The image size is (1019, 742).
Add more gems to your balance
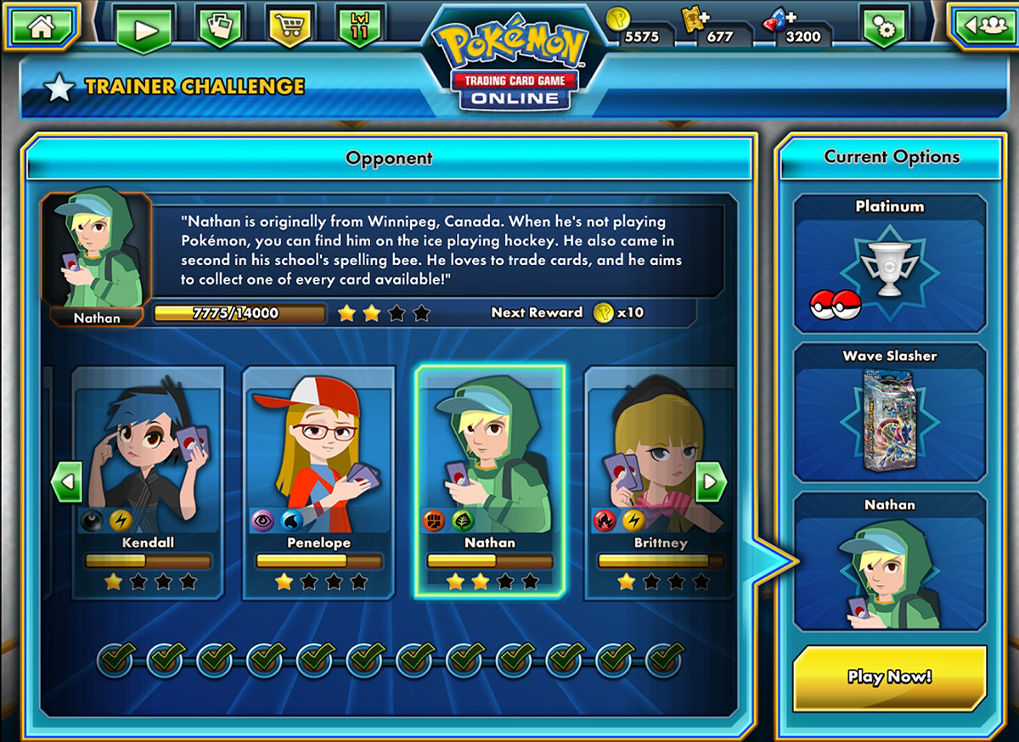(x=776, y=19)
